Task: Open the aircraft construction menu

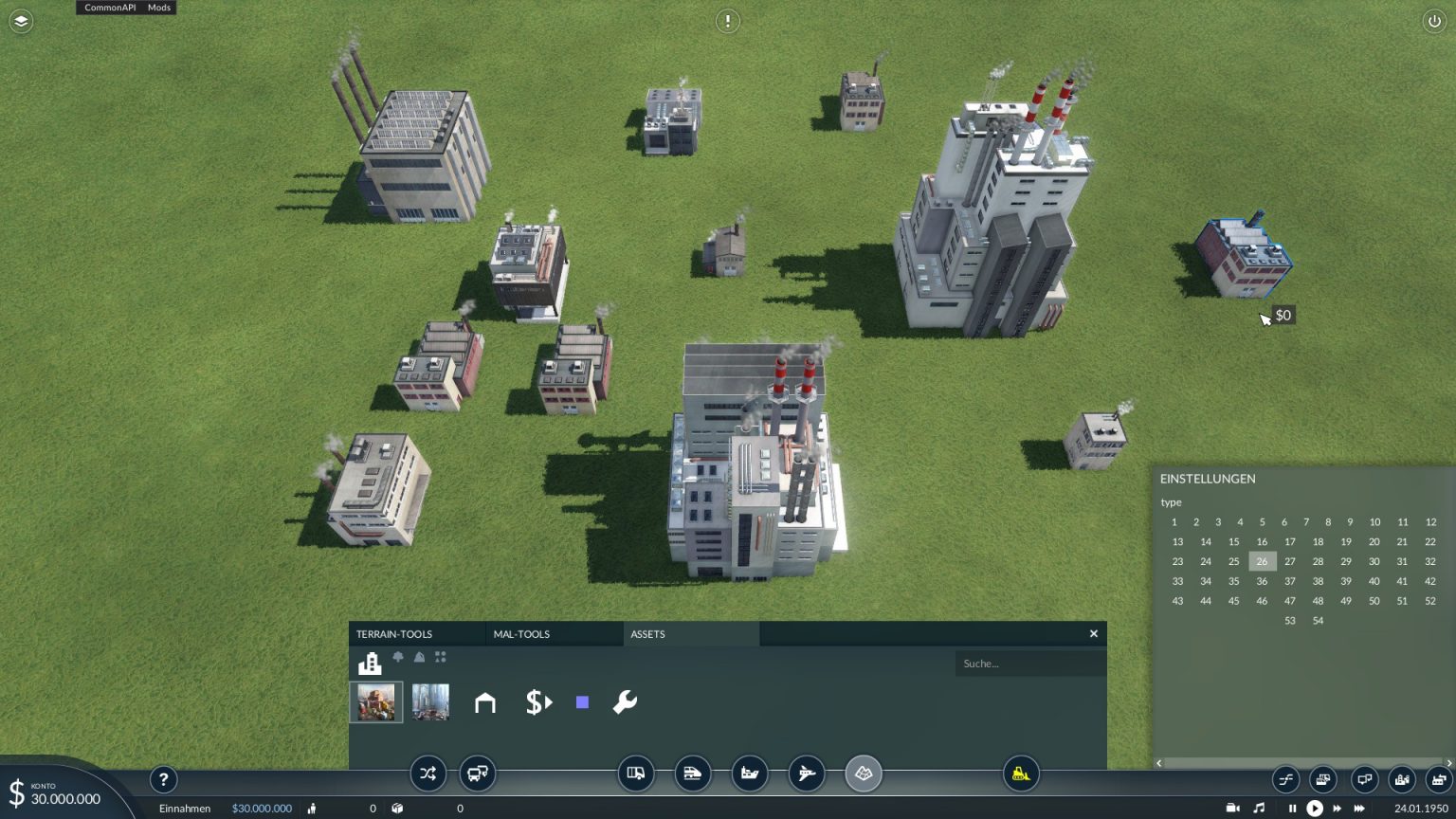Action: pyautogui.click(x=807, y=773)
